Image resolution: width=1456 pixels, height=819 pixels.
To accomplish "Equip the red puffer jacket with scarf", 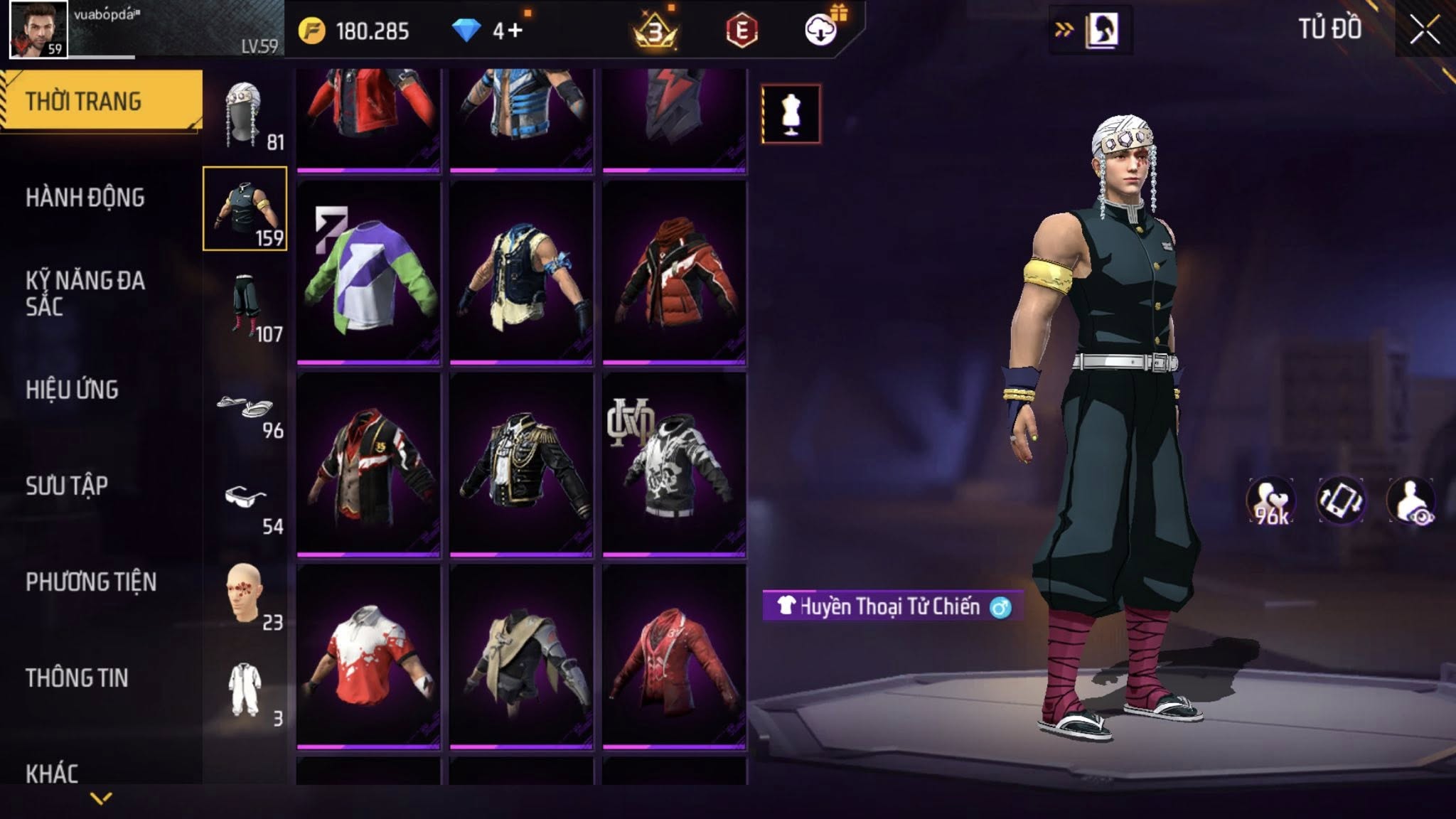I will coord(674,272).
